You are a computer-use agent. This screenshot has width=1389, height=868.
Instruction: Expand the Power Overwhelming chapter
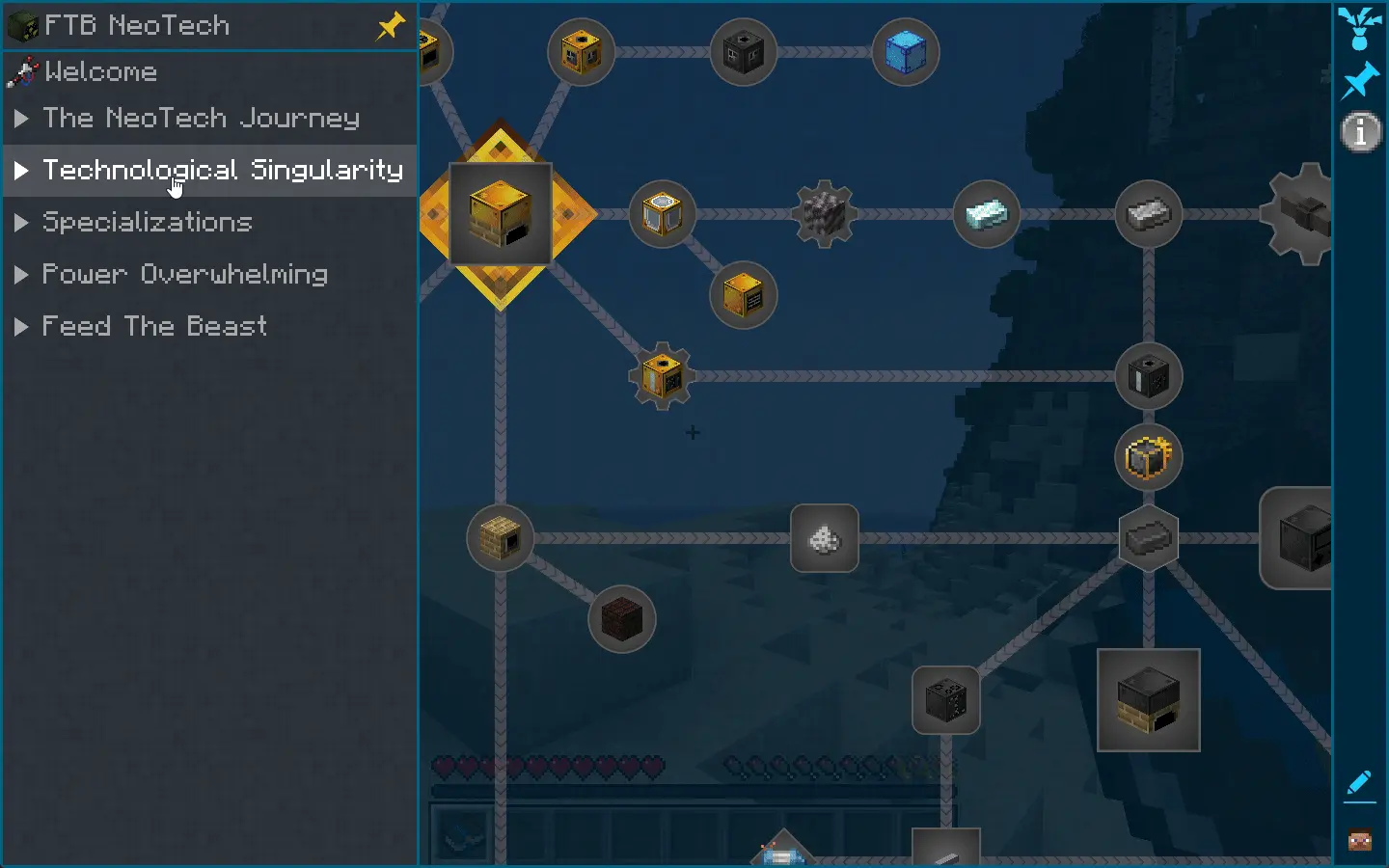pos(184,275)
